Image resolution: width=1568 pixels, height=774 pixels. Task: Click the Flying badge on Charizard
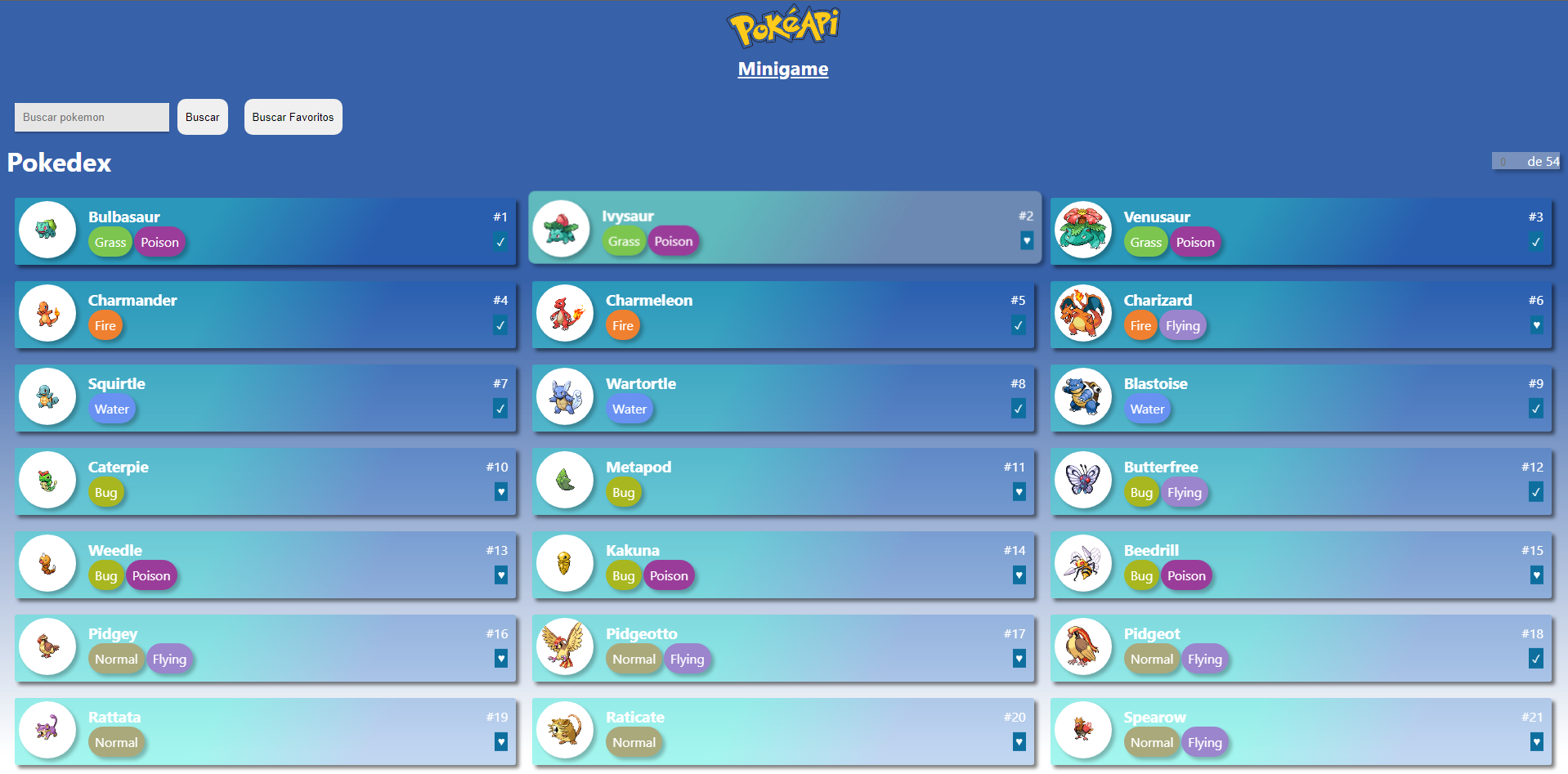[x=1182, y=325]
